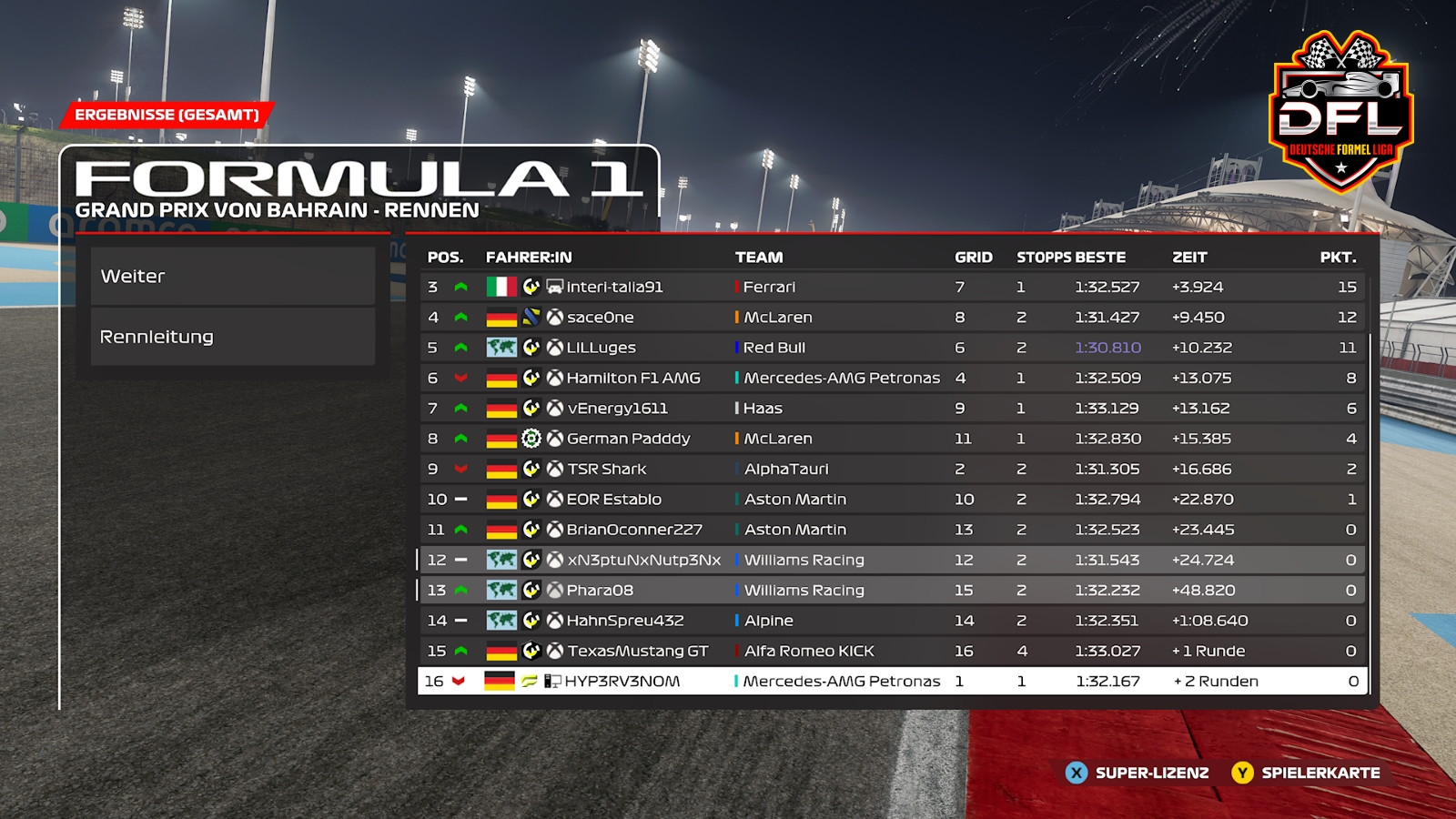Select vEnergy1611 driver row

point(617,409)
